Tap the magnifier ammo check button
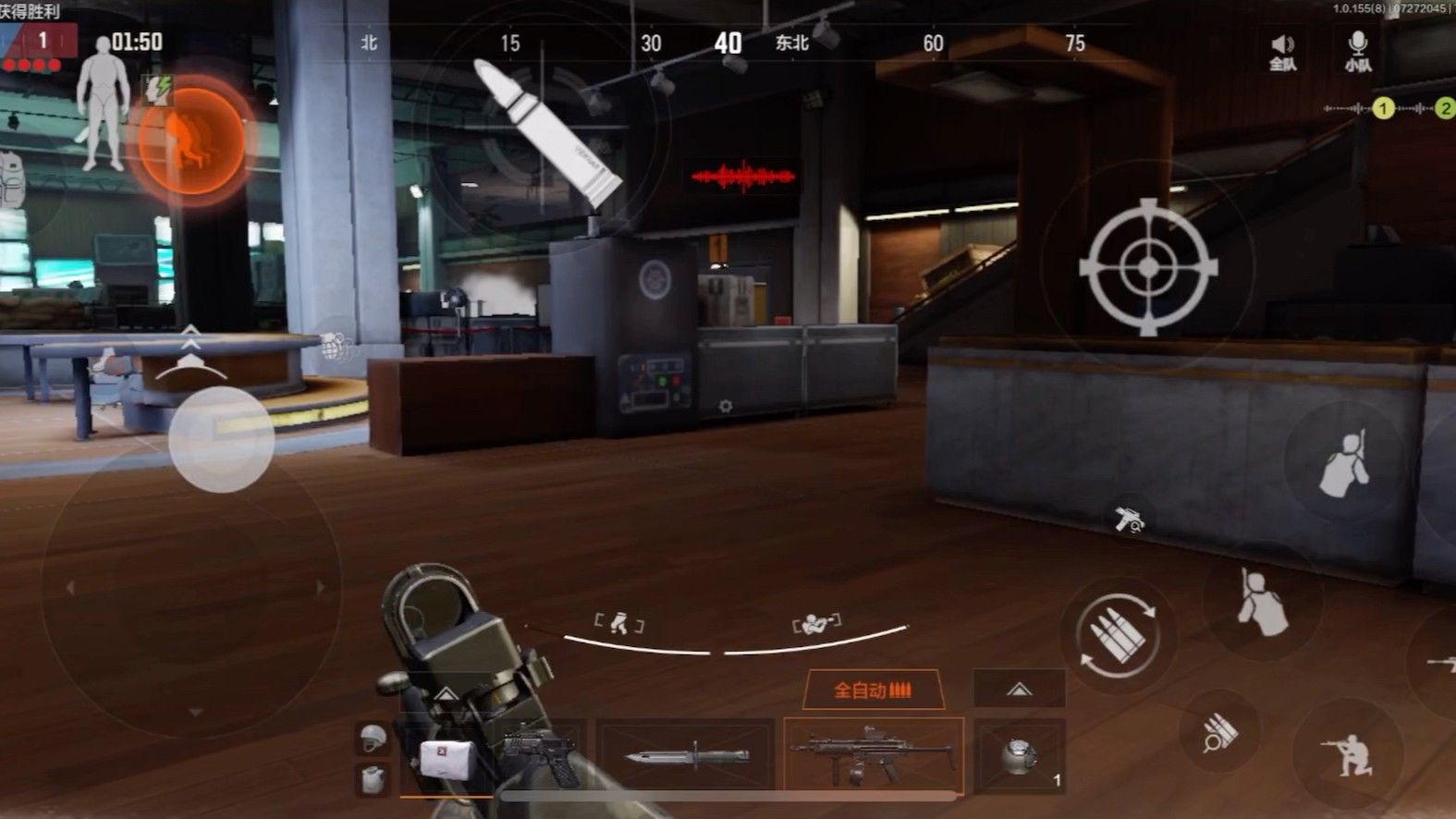 click(1219, 733)
